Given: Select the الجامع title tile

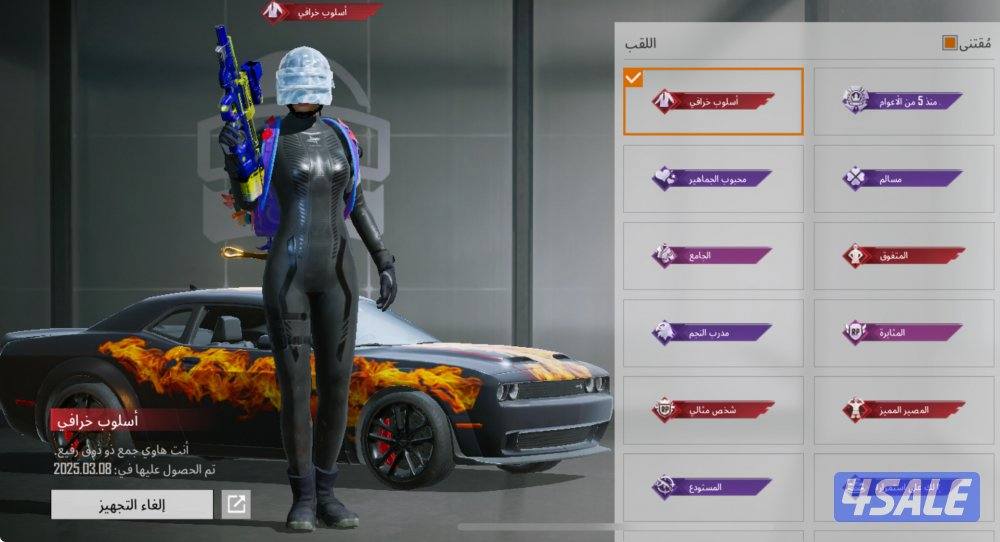Looking at the screenshot, I should [x=713, y=255].
